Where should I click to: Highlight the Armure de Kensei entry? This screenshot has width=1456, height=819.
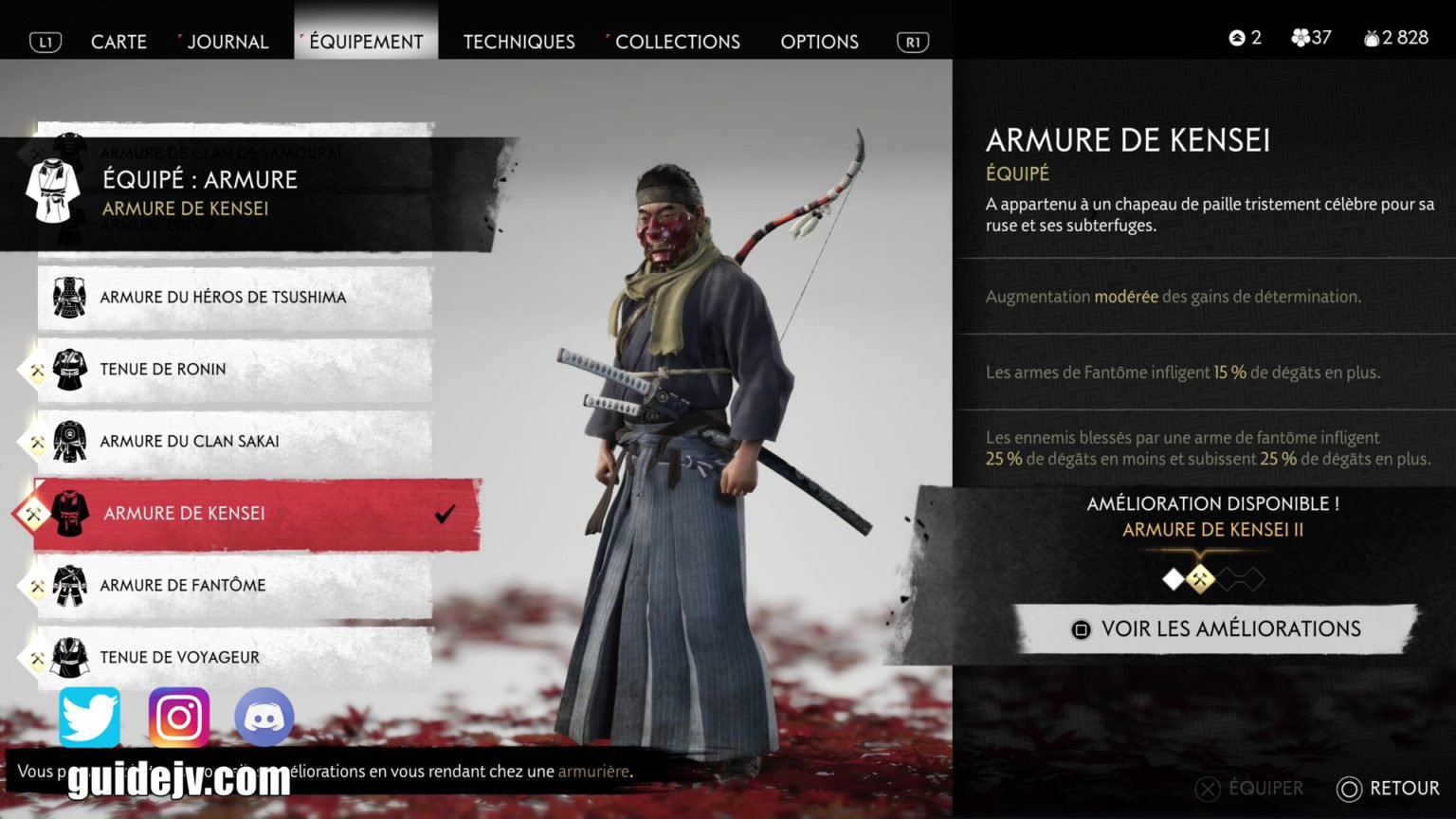click(x=185, y=514)
